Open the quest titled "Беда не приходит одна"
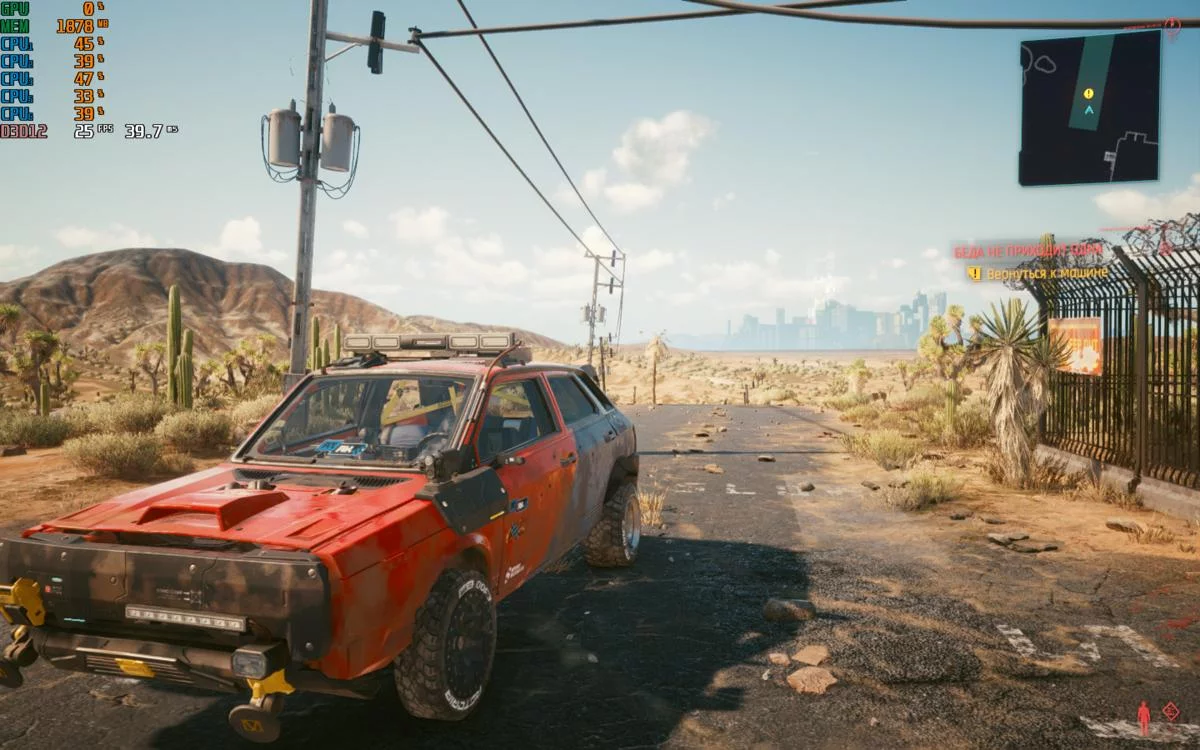The height and width of the screenshot is (750, 1200). click(x=1028, y=251)
